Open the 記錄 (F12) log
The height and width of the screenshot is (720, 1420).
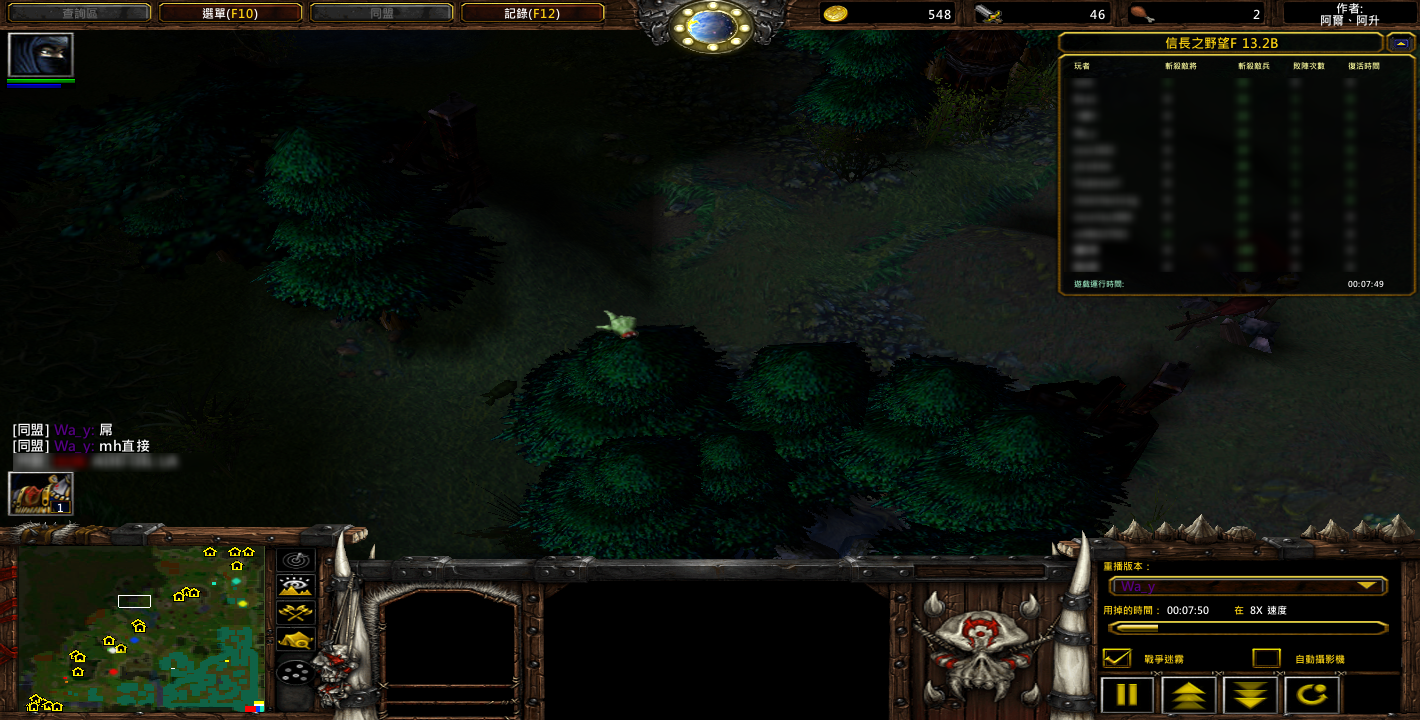pyautogui.click(x=532, y=13)
